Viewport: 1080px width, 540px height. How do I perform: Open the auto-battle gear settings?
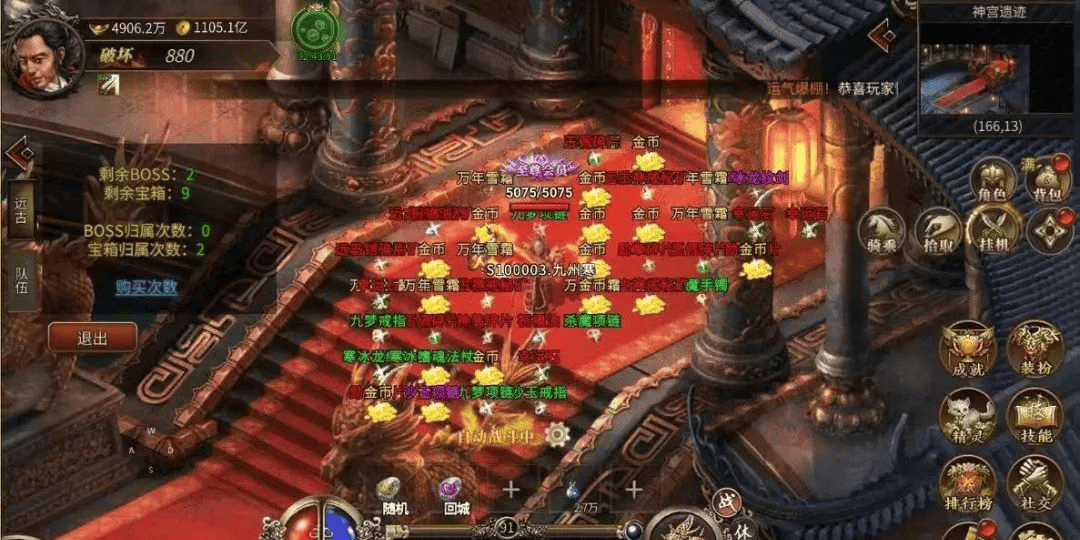(557, 435)
